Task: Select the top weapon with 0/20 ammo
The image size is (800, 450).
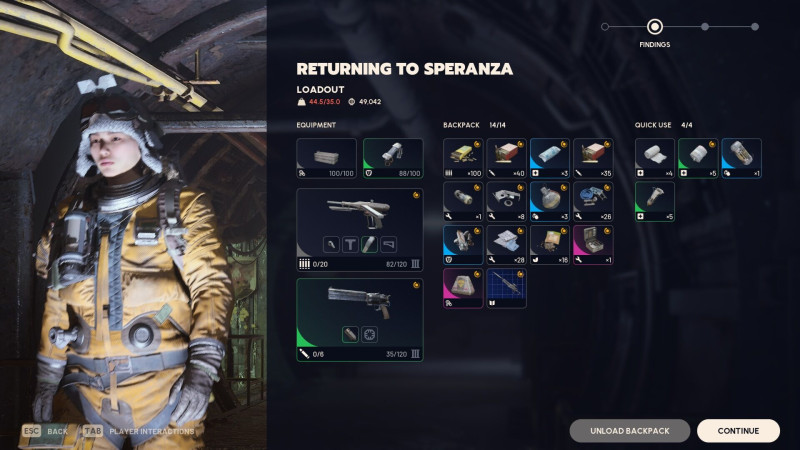Action: click(x=359, y=228)
